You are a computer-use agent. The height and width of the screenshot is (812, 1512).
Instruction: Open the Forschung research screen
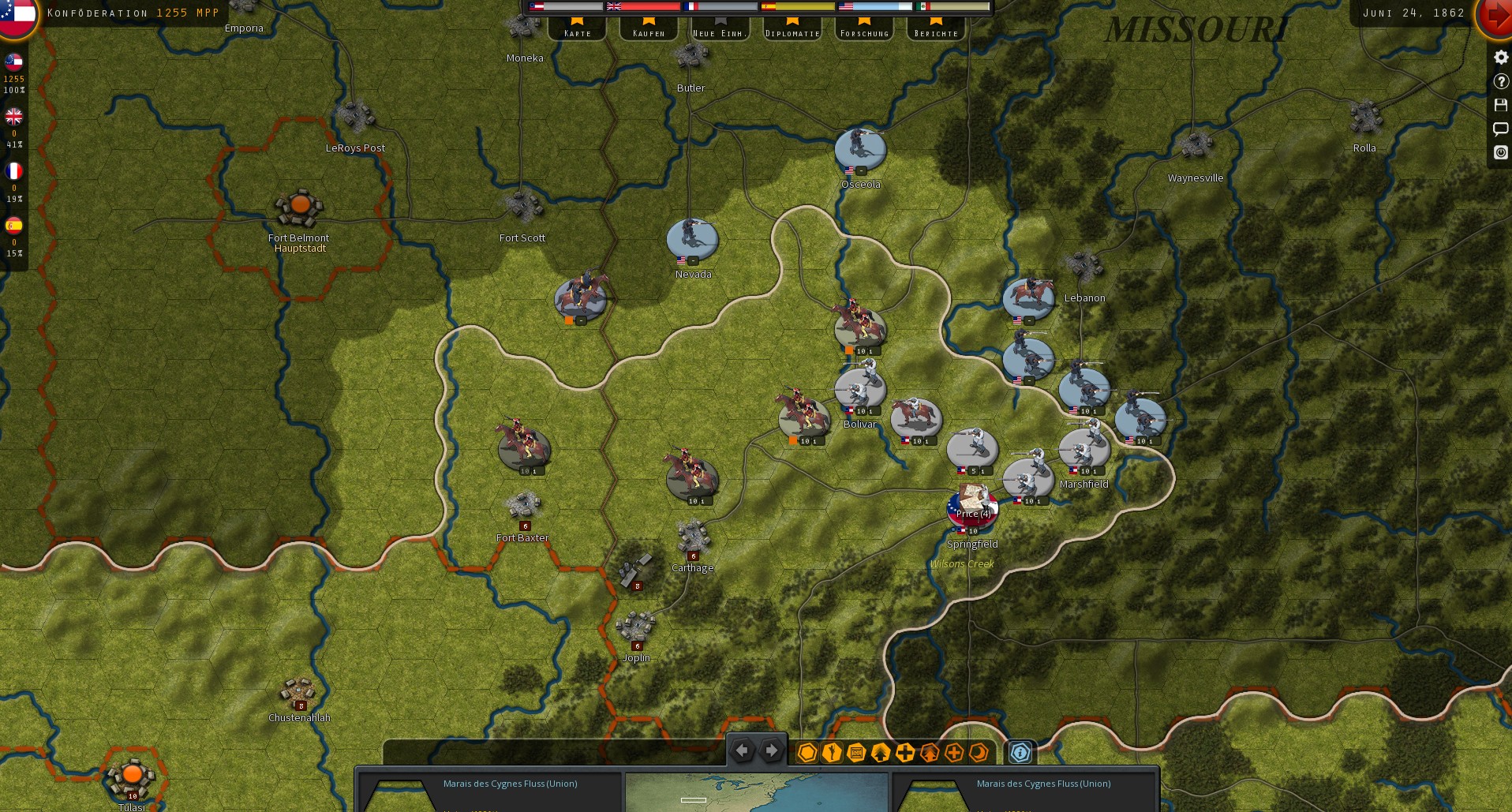[x=864, y=32]
